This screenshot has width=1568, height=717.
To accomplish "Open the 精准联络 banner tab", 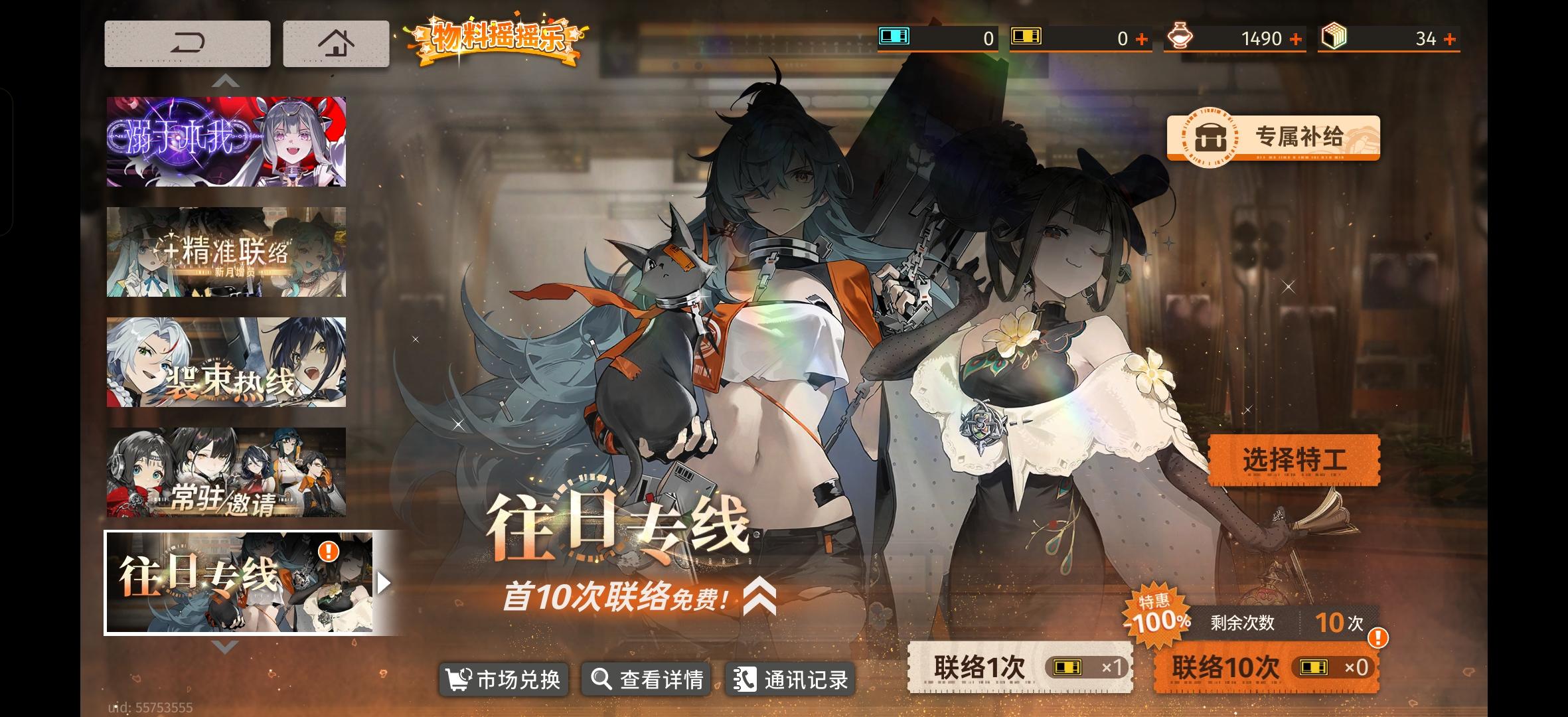I will click(226, 251).
